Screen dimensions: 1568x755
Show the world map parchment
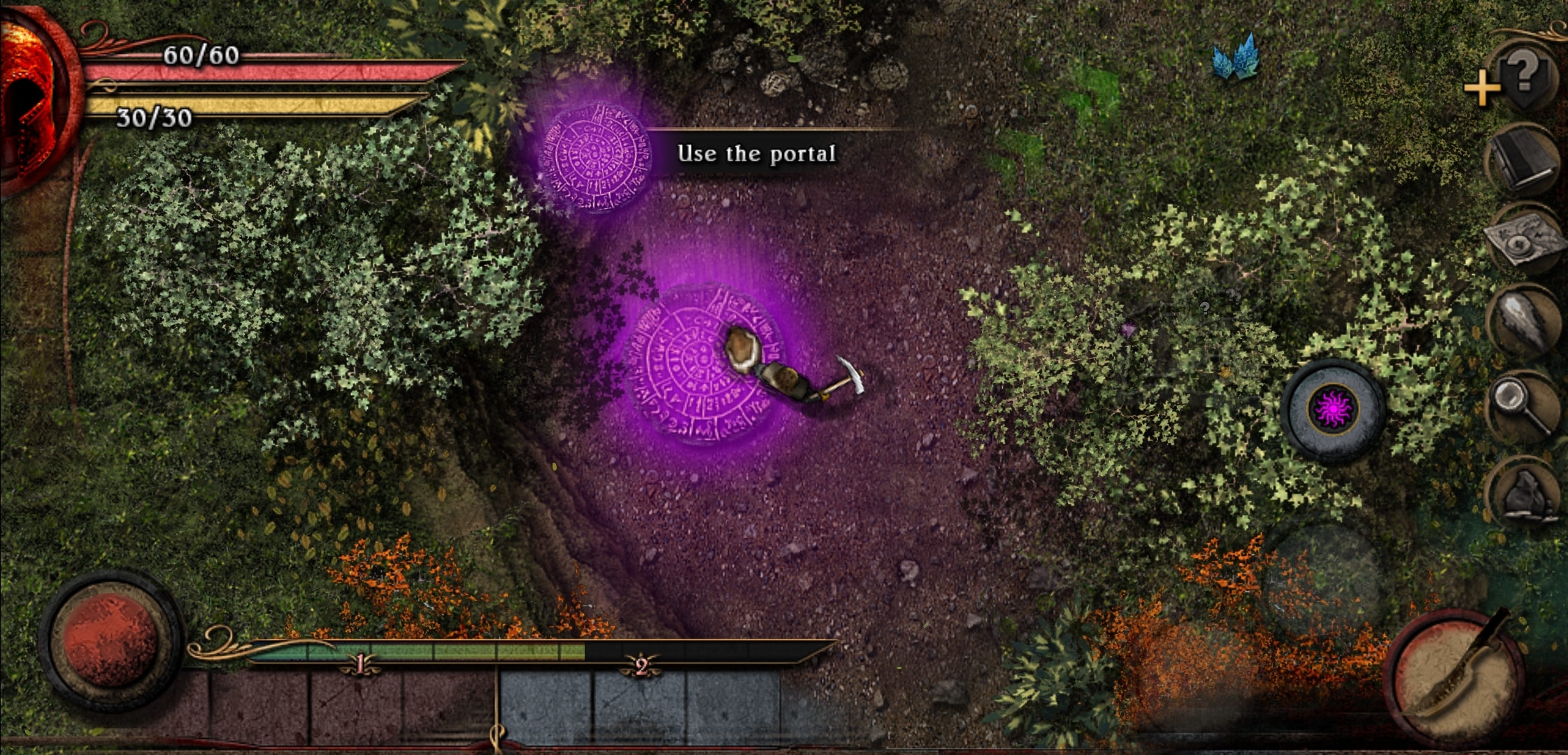(1525, 240)
